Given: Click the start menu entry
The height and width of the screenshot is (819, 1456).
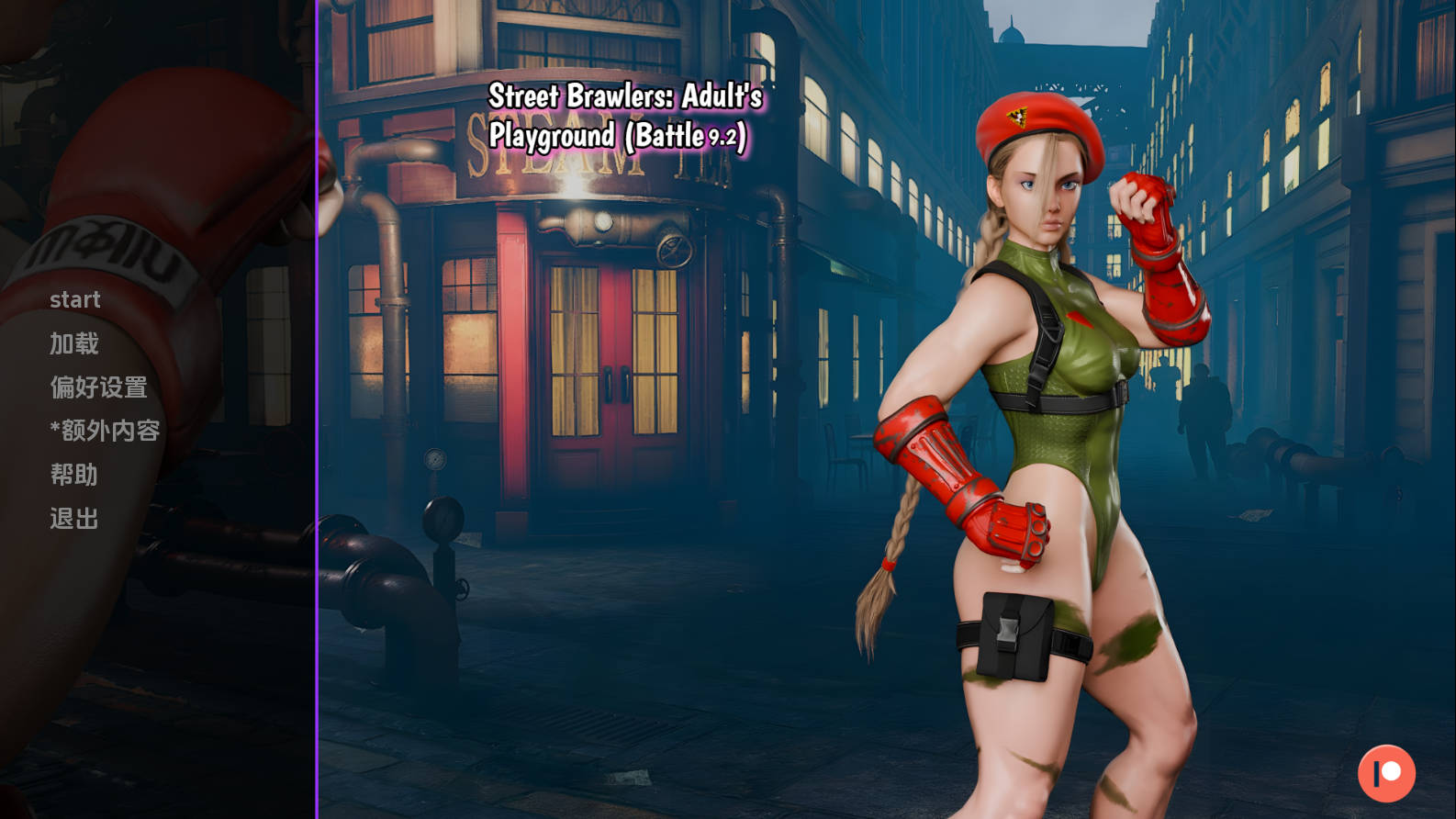Looking at the screenshot, I should click(75, 300).
